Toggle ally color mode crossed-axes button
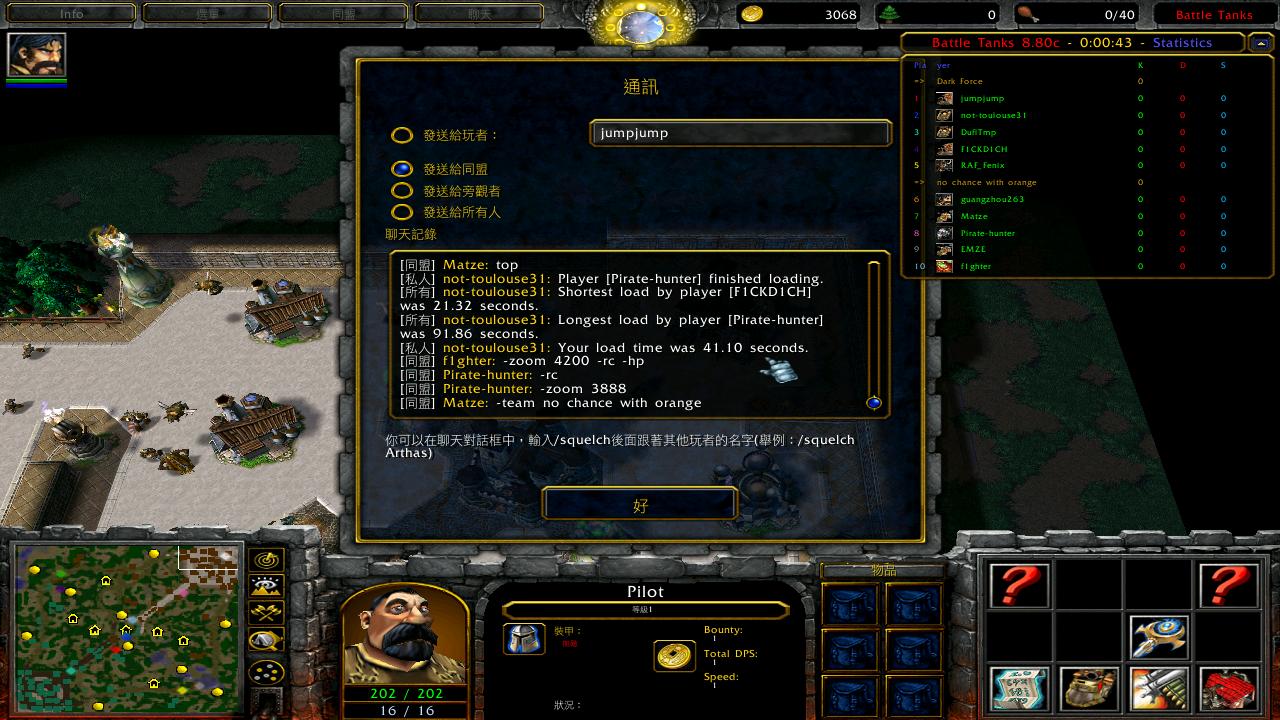 (x=266, y=613)
